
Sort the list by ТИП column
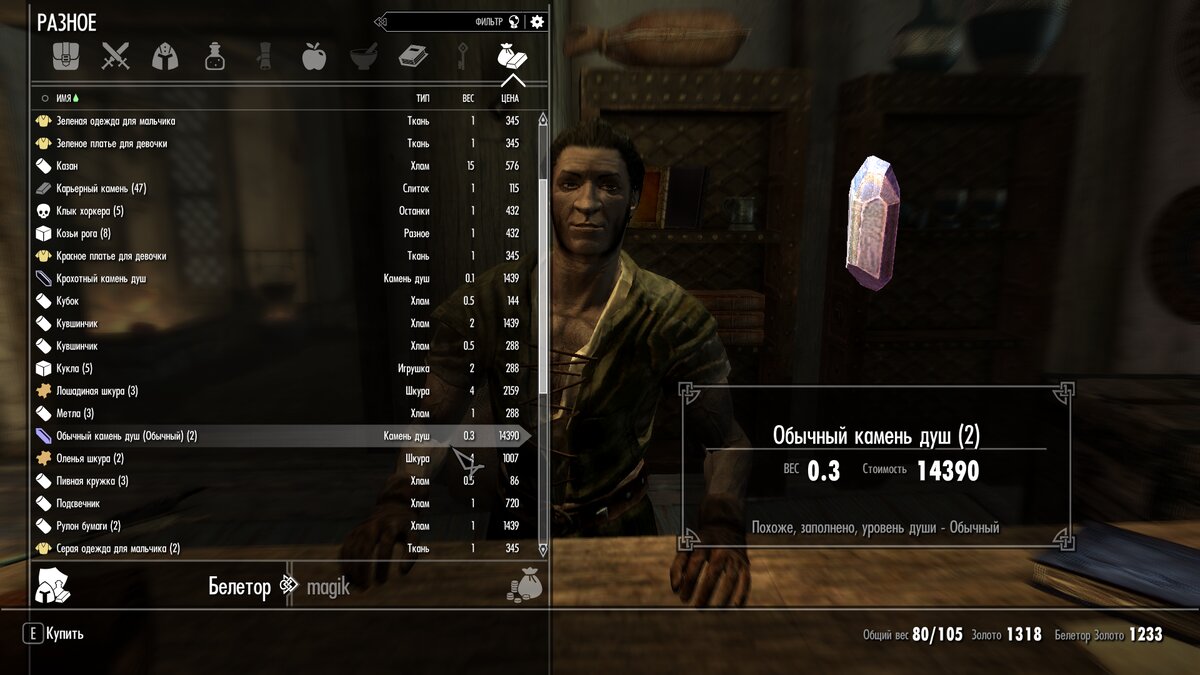(x=422, y=98)
